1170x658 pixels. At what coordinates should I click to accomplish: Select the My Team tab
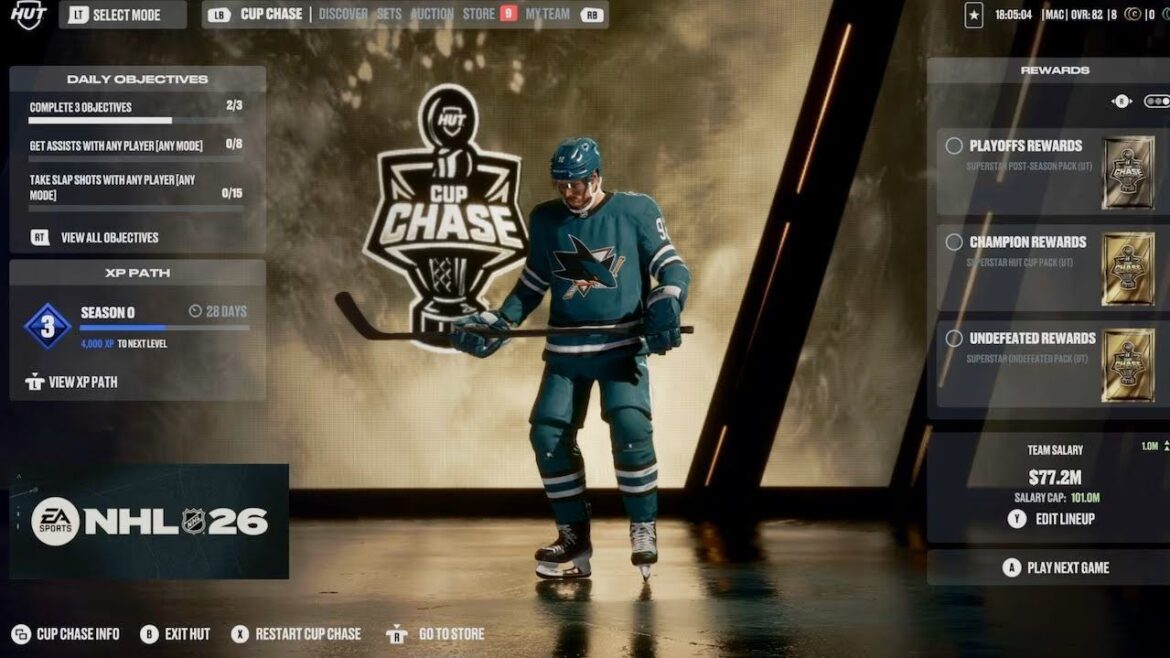pyautogui.click(x=547, y=15)
